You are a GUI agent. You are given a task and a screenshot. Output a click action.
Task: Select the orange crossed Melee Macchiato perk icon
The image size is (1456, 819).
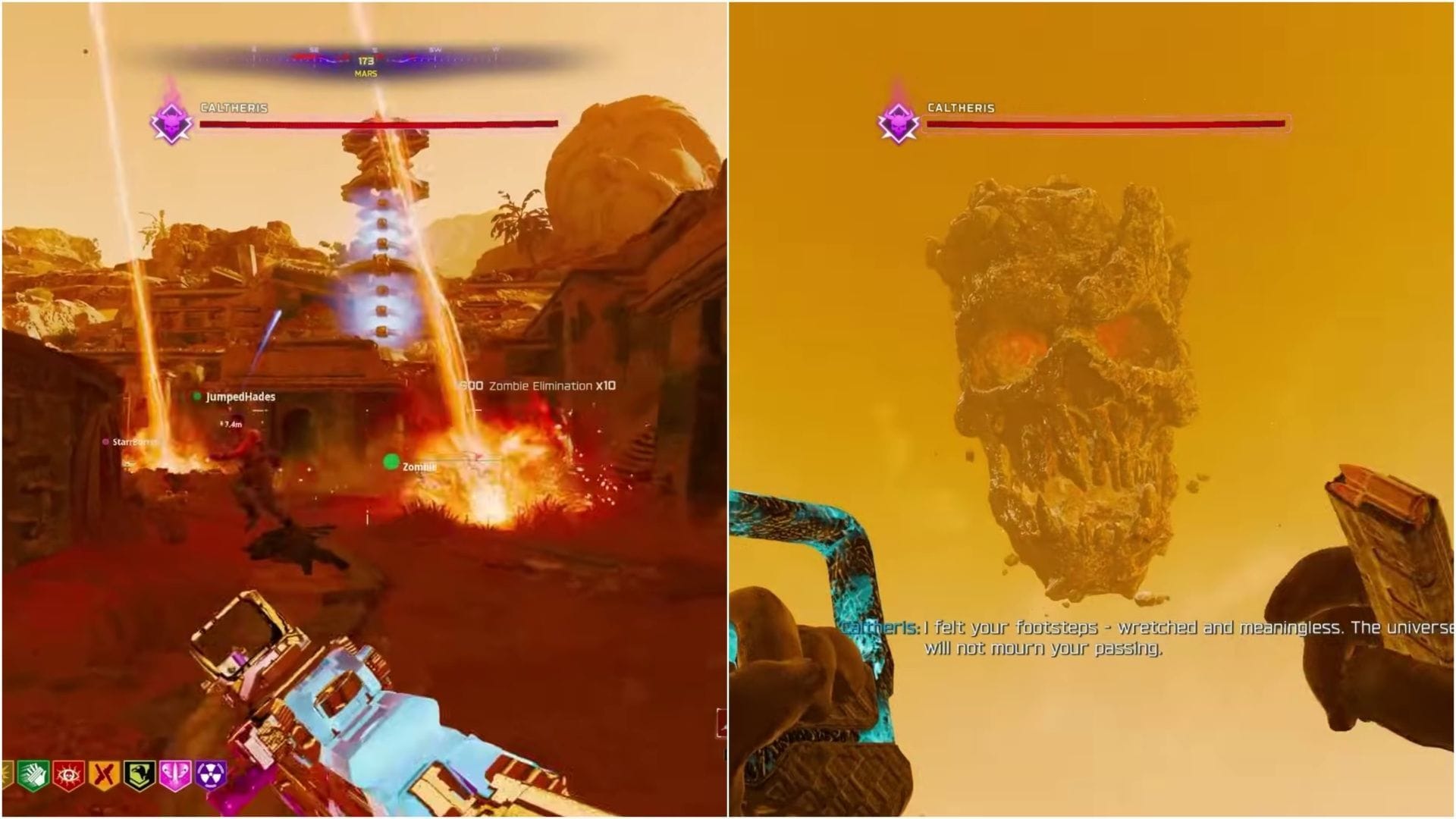[x=103, y=775]
